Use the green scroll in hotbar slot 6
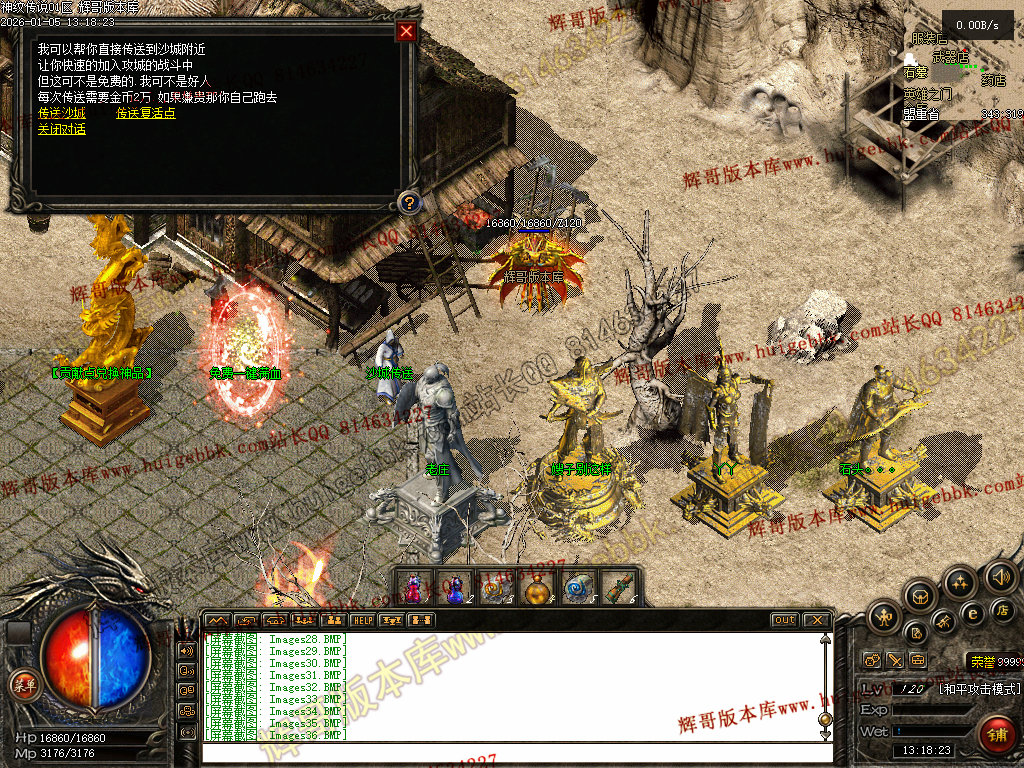 pyautogui.click(x=621, y=588)
